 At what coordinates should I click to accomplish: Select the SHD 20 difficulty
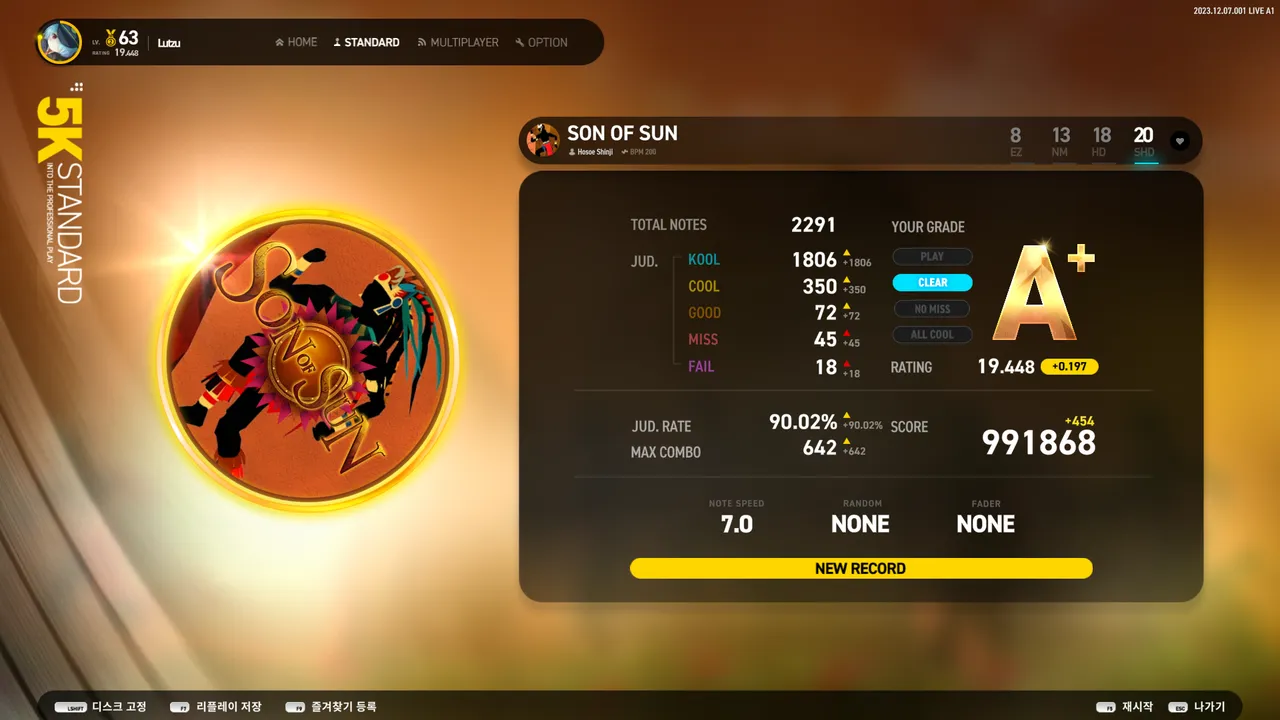pyautogui.click(x=1143, y=141)
